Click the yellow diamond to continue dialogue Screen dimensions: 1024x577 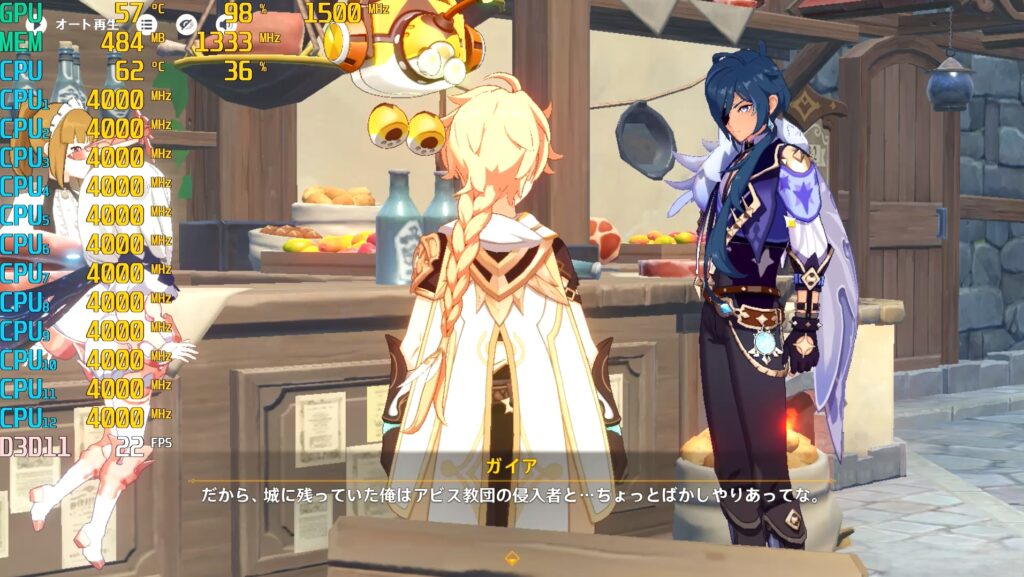click(x=512, y=558)
